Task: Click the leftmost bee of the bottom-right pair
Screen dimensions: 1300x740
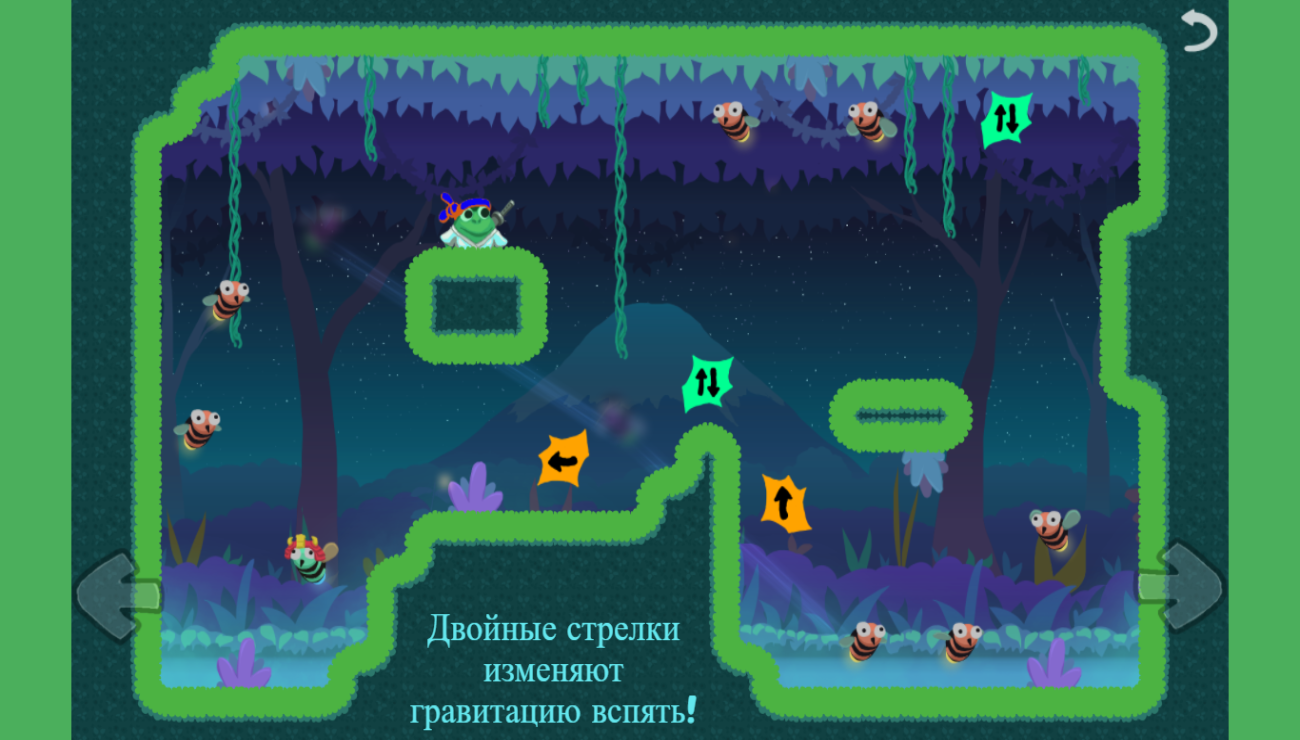Action: pos(866,639)
